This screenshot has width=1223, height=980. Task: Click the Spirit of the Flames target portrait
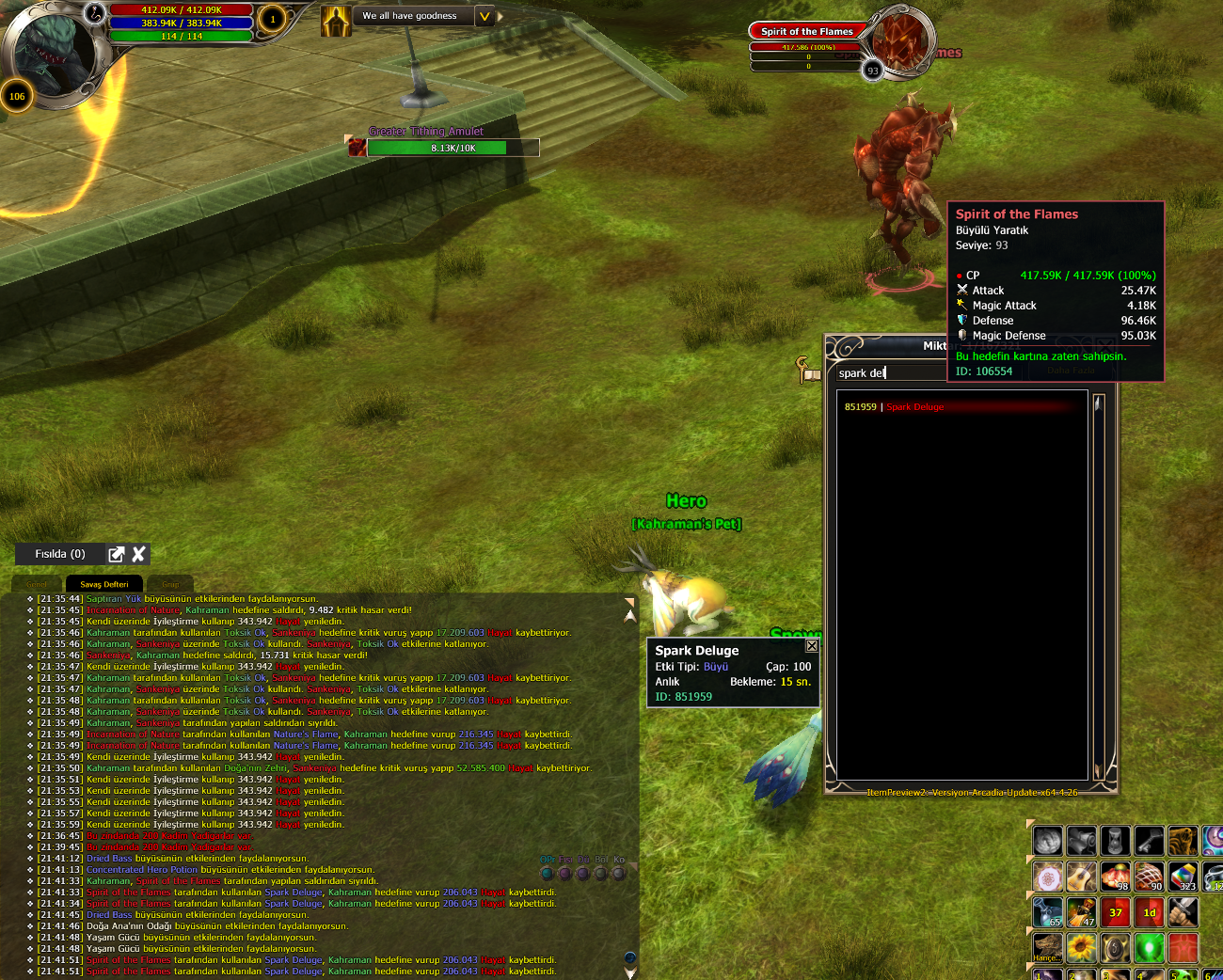tap(898, 41)
